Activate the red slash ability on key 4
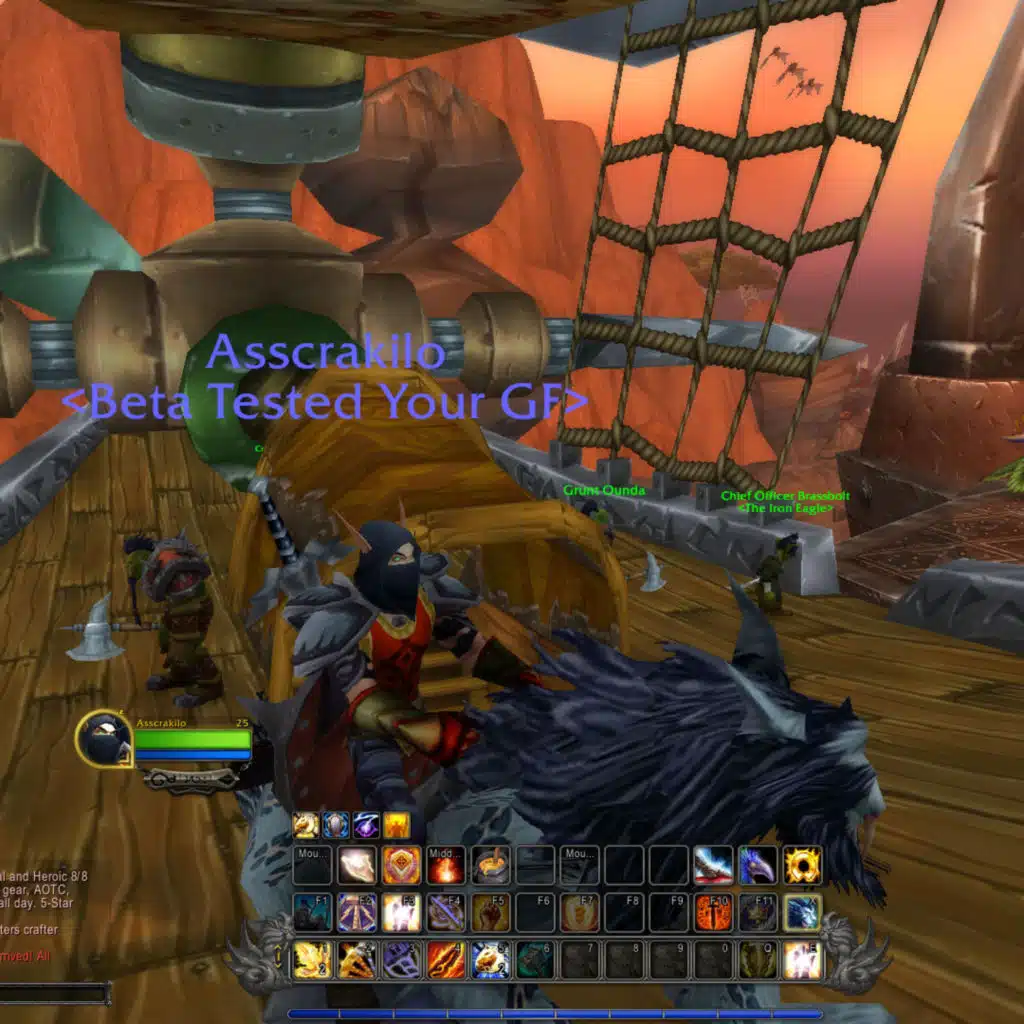 [446, 960]
